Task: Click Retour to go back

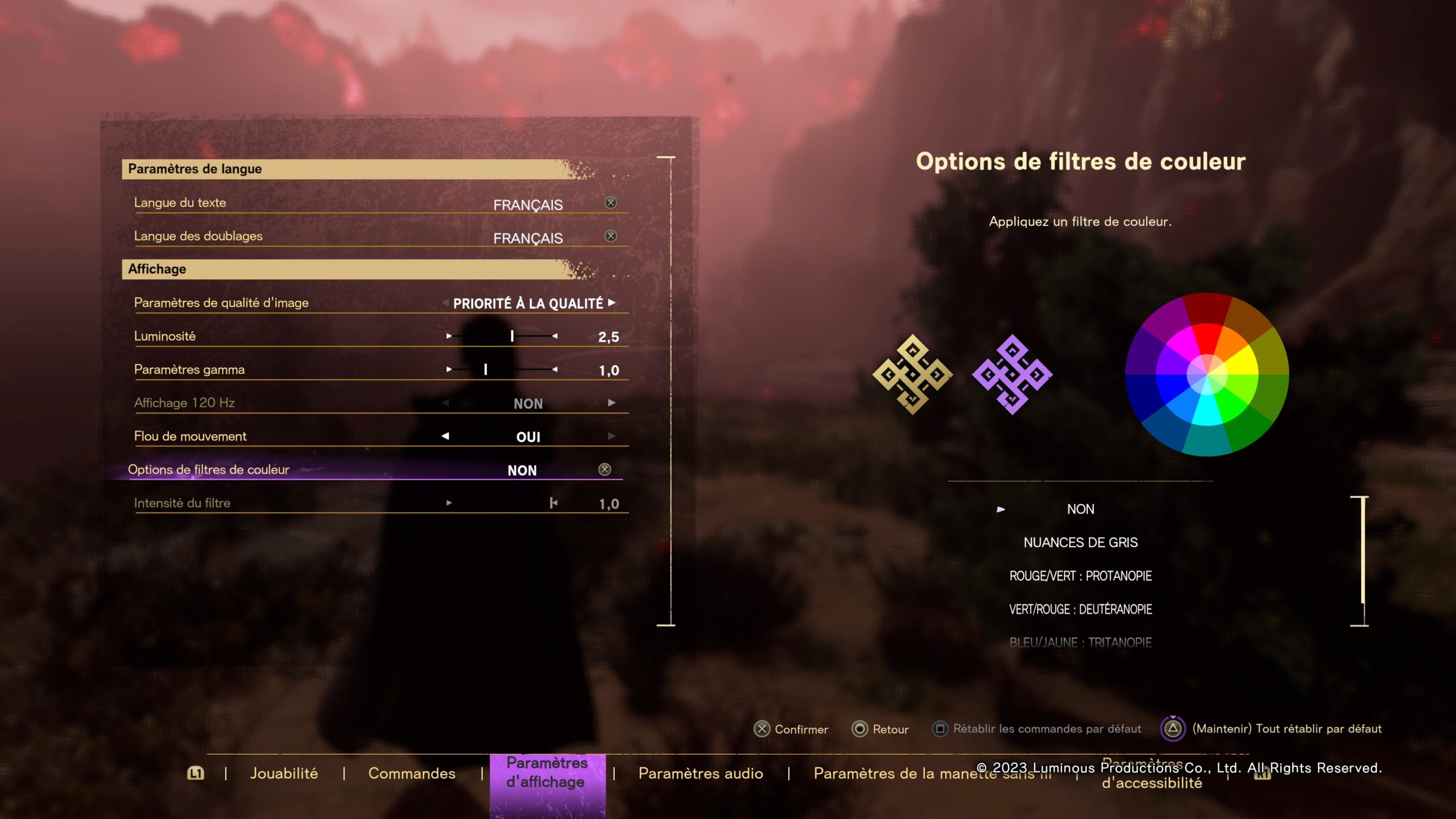Action: coord(880,729)
